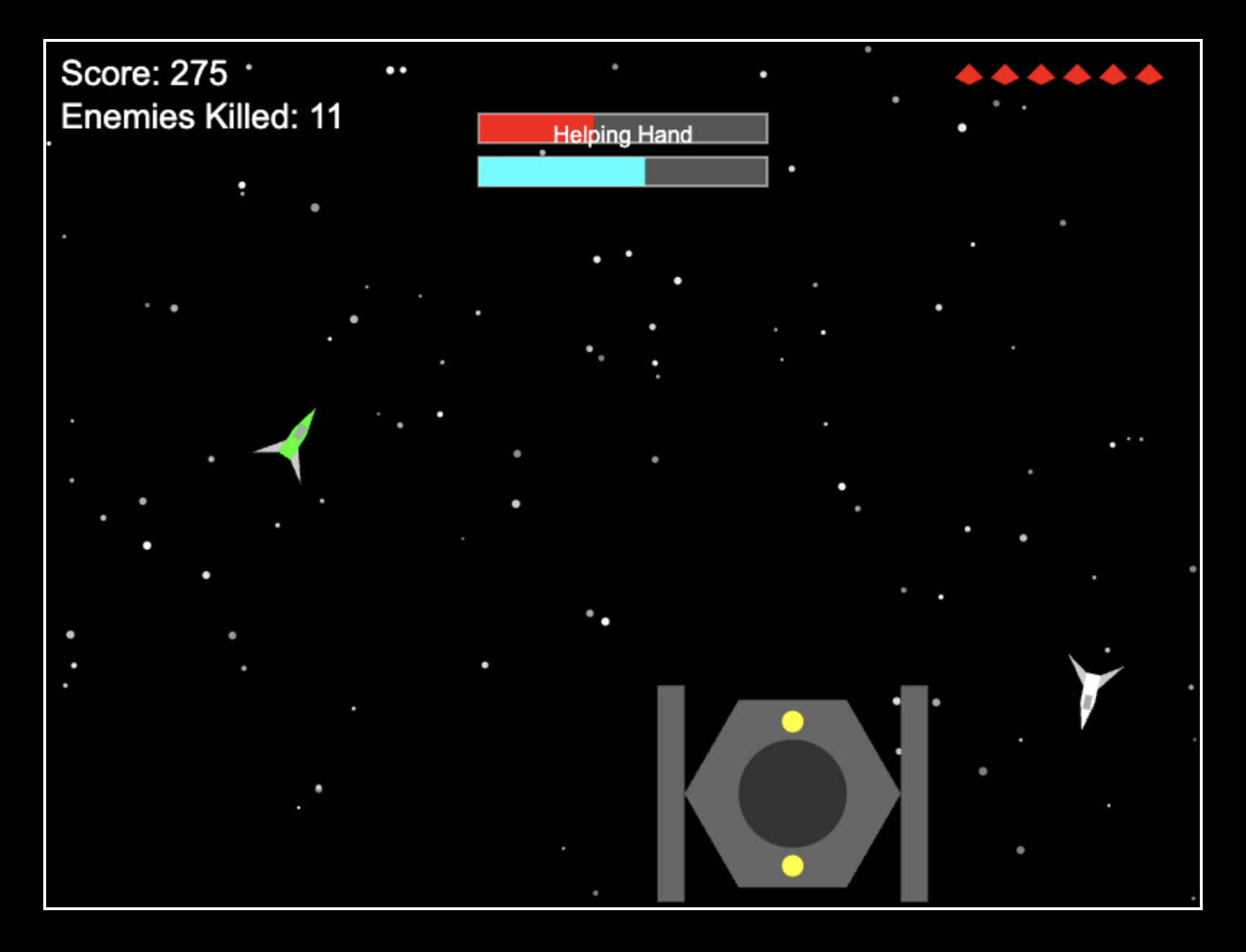Screen dimensions: 1246x952
Task: Click the last red diamond life icon
Action: coord(1148,74)
